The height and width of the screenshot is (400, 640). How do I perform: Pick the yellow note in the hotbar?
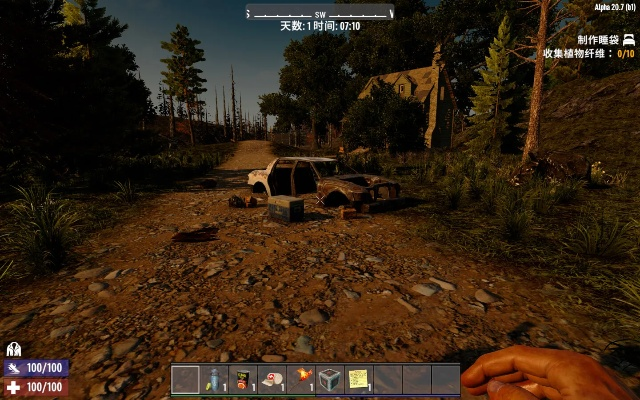click(358, 379)
